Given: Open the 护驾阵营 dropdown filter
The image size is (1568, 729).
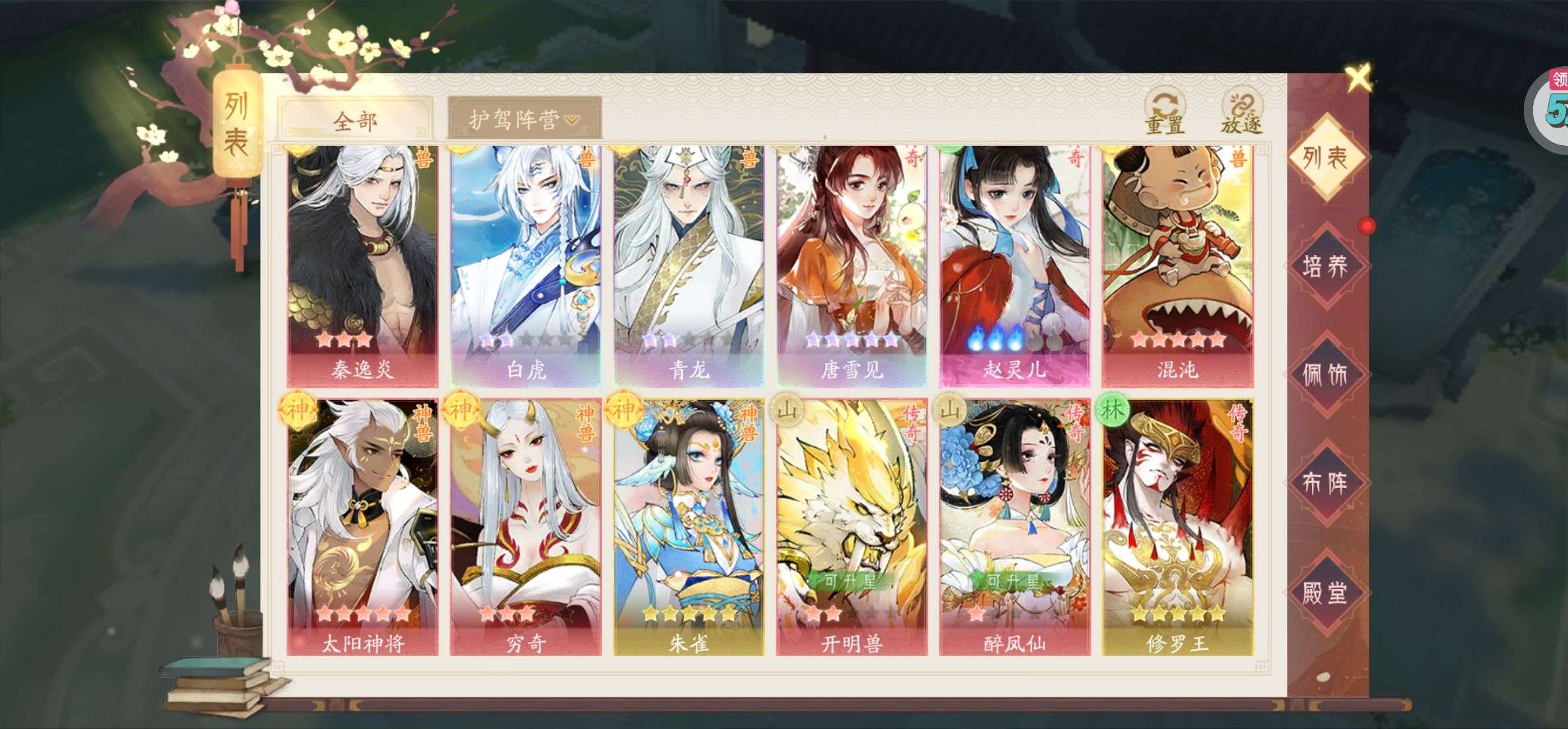Looking at the screenshot, I should click(524, 120).
